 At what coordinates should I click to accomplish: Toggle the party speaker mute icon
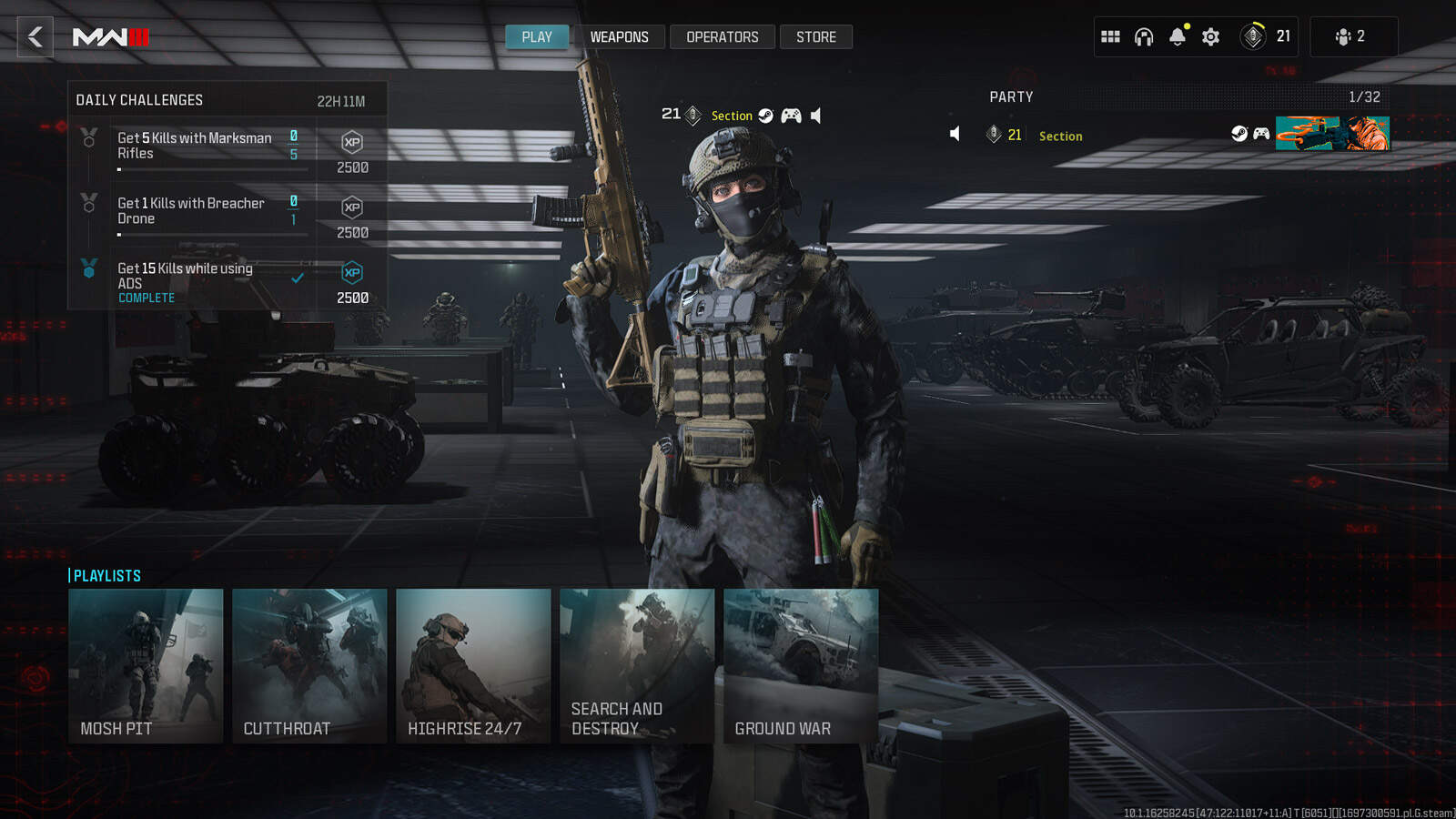(x=955, y=134)
